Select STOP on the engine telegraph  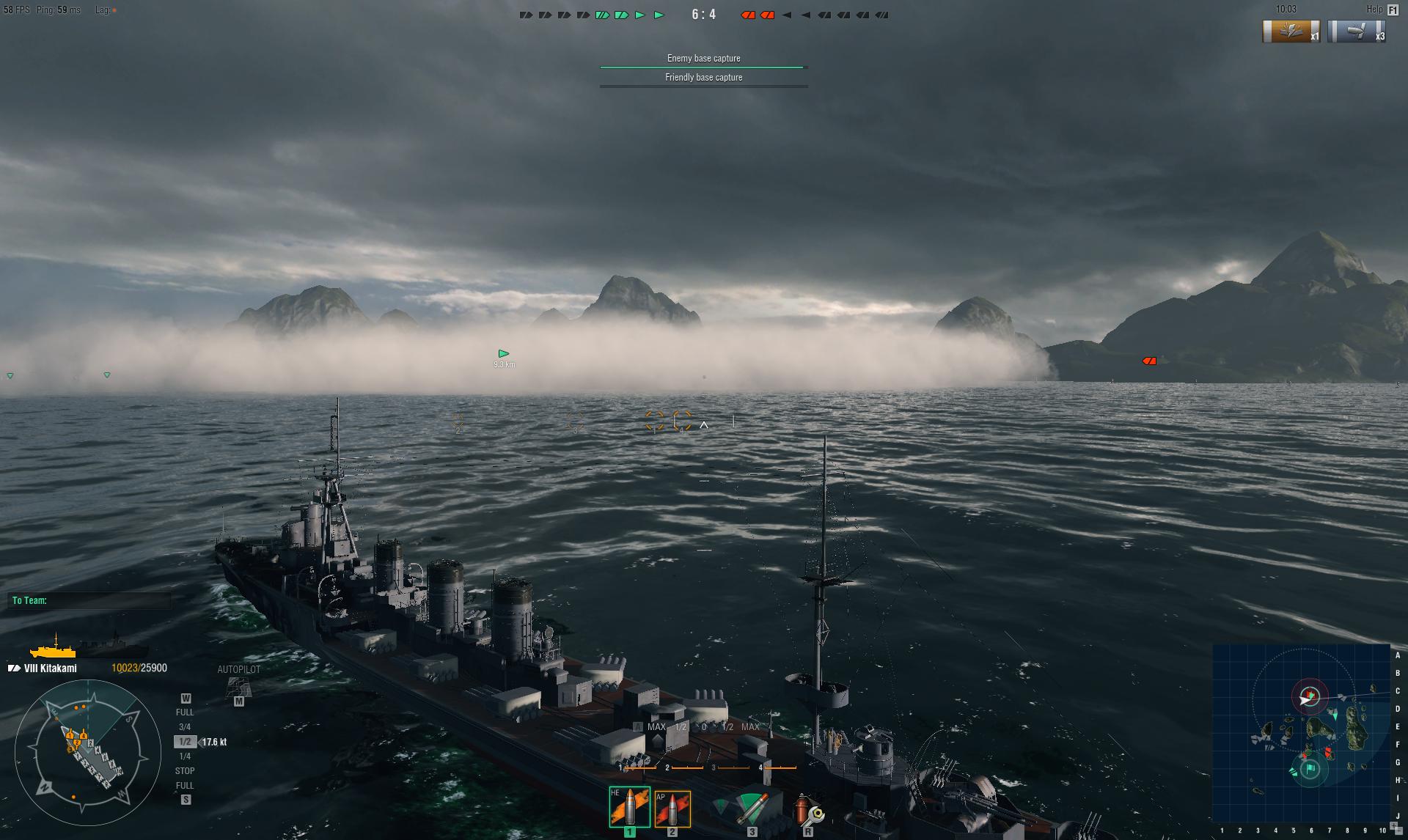[x=185, y=771]
